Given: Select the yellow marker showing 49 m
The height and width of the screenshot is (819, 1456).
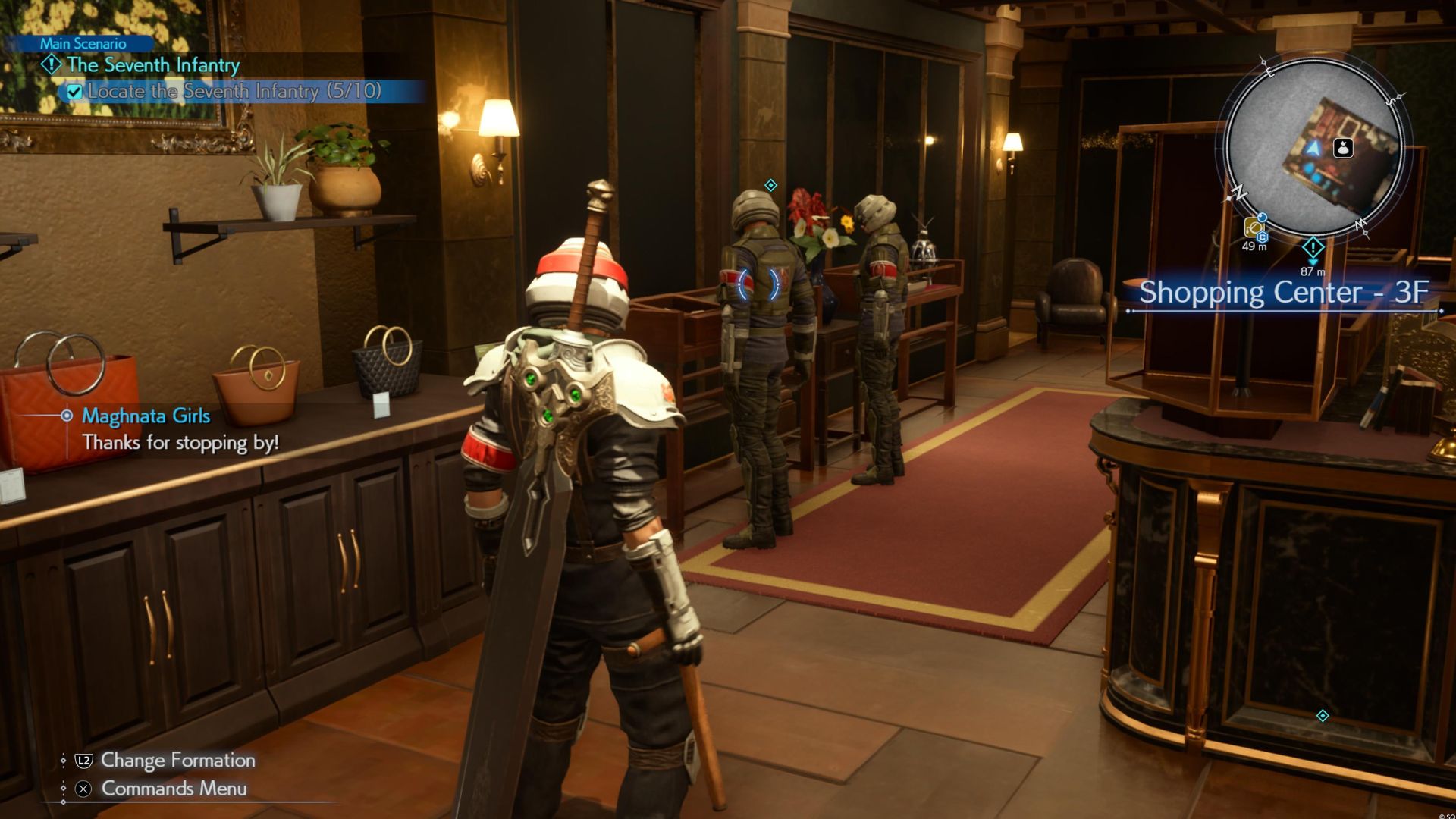Looking at the screenshot, I should (x=1254, y=227).
